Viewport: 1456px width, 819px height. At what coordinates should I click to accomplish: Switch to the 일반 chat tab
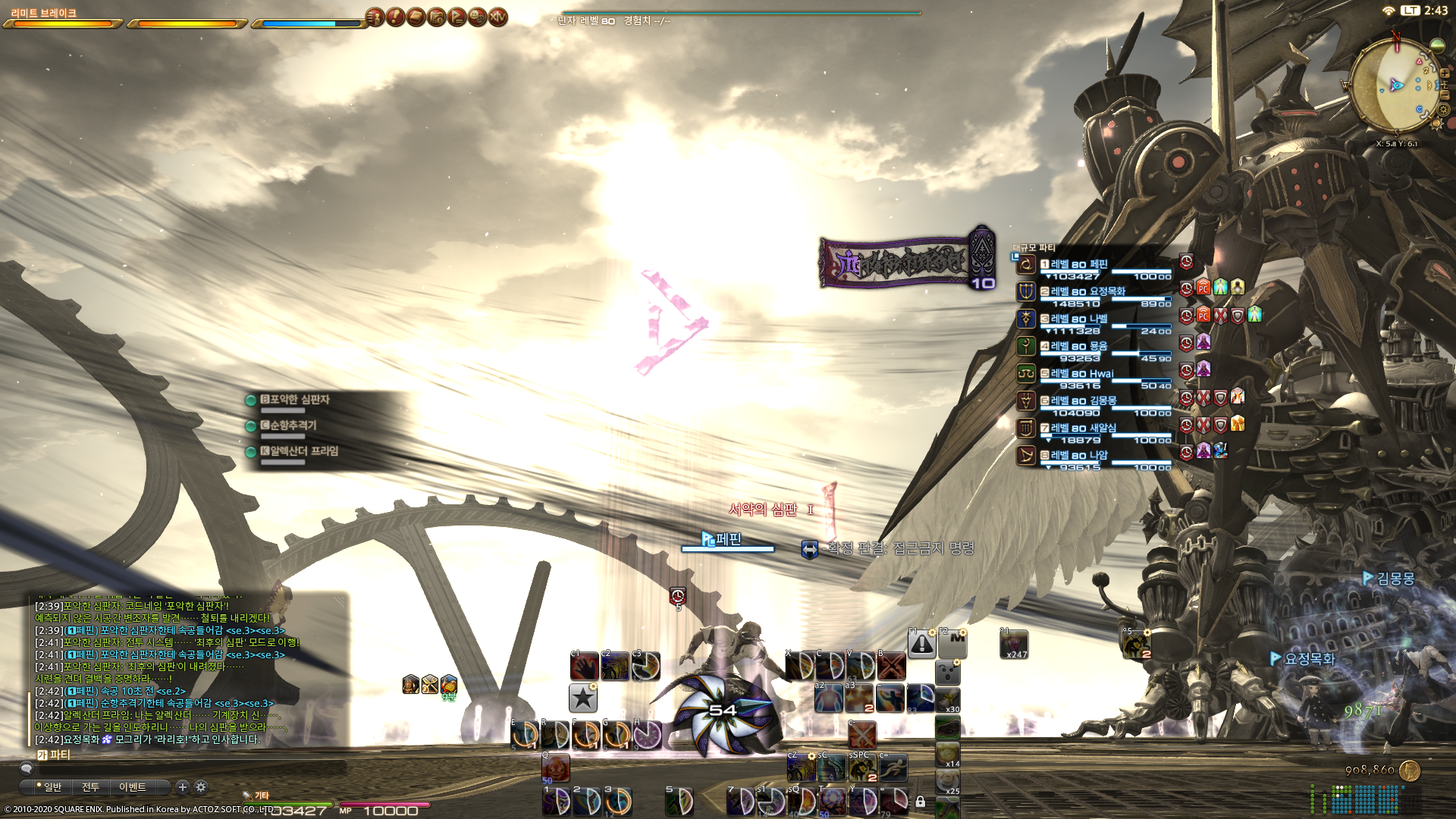tap(52, 787)
